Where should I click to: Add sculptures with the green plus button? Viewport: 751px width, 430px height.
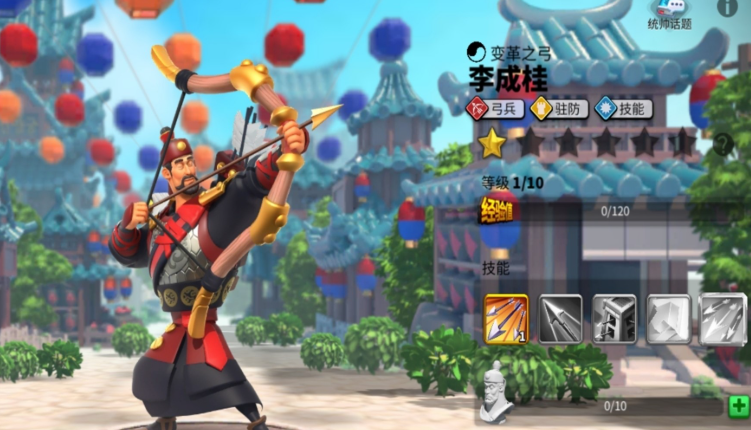[x=738, y=406]
